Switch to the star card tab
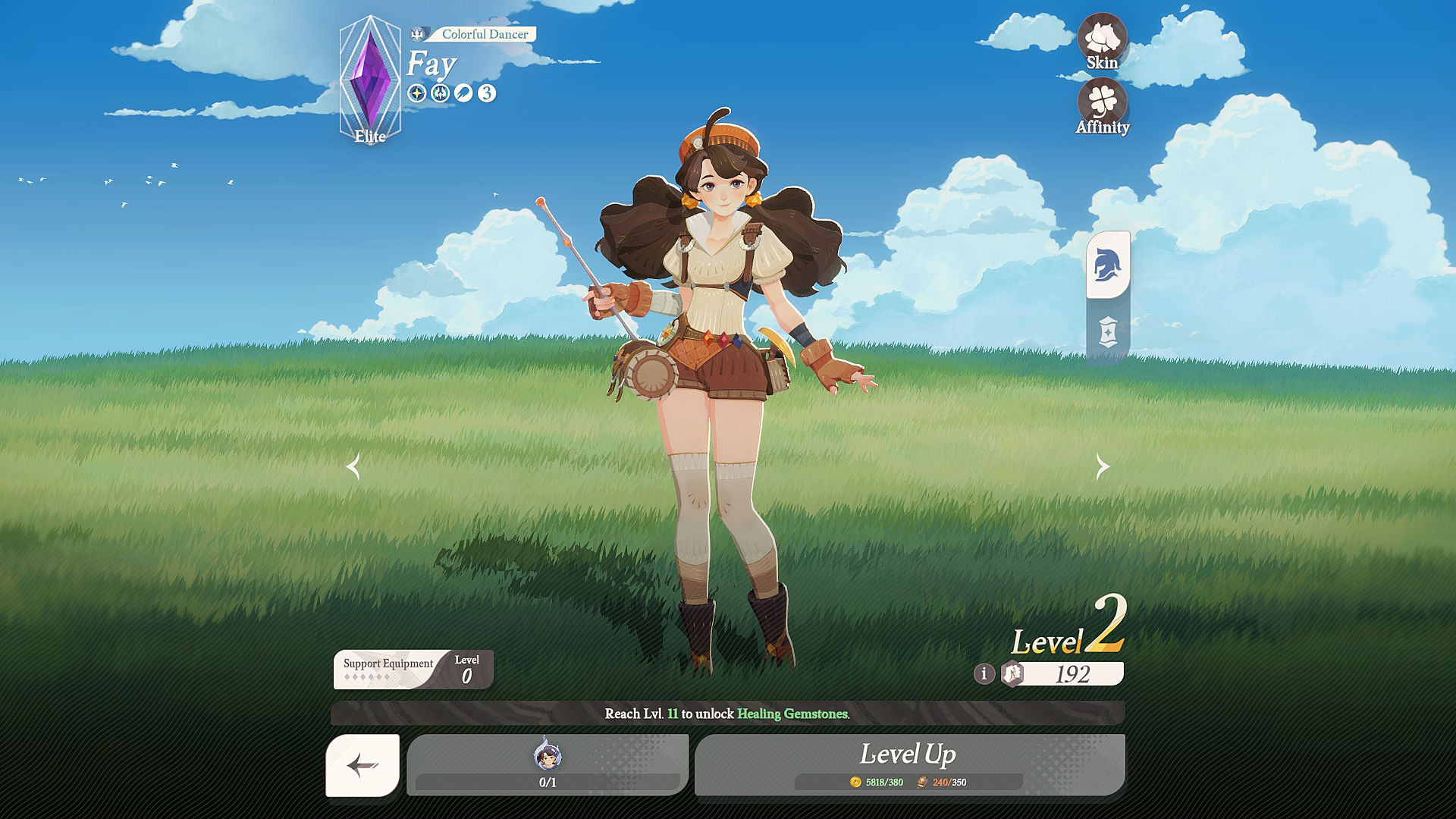 coord(1107,332)
